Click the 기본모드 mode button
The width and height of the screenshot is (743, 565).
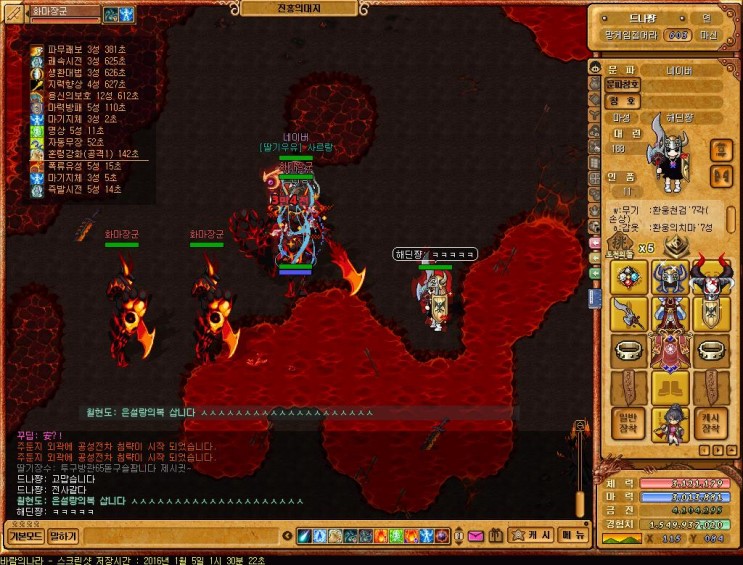(23, 537)
